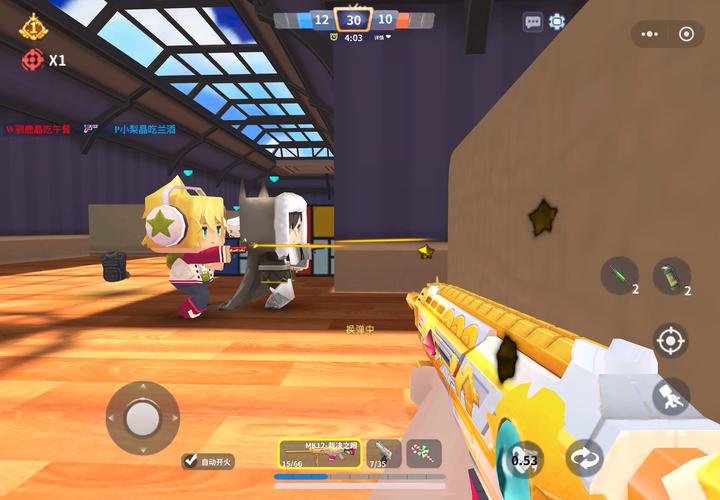Select the candy cane melee weapon slot
720x500 pixels.
coord(424,454)
